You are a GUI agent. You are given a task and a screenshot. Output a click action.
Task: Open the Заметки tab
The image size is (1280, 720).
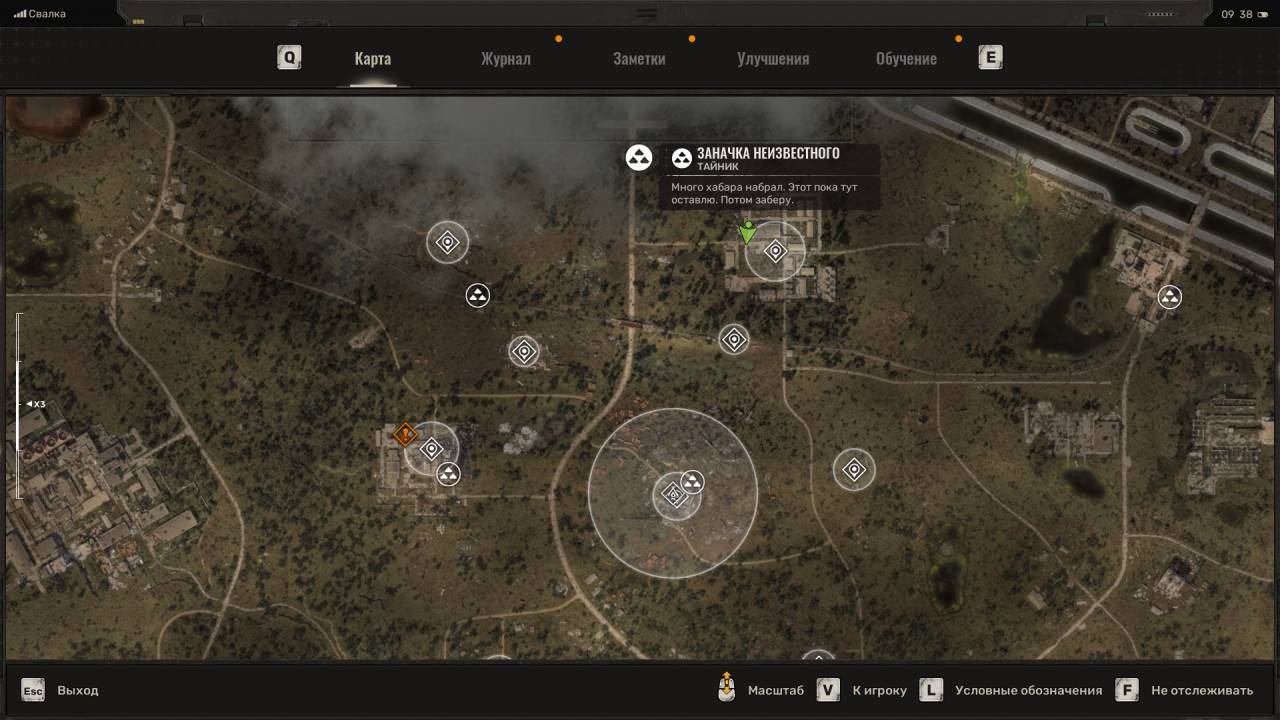pyautogui.click(x=639, y=58)
